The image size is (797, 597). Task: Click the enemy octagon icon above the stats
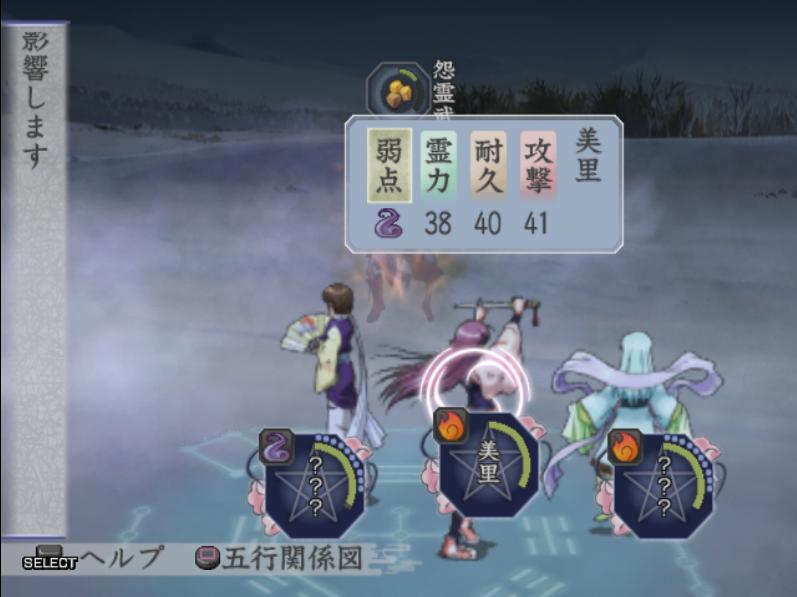click(399, 91)
